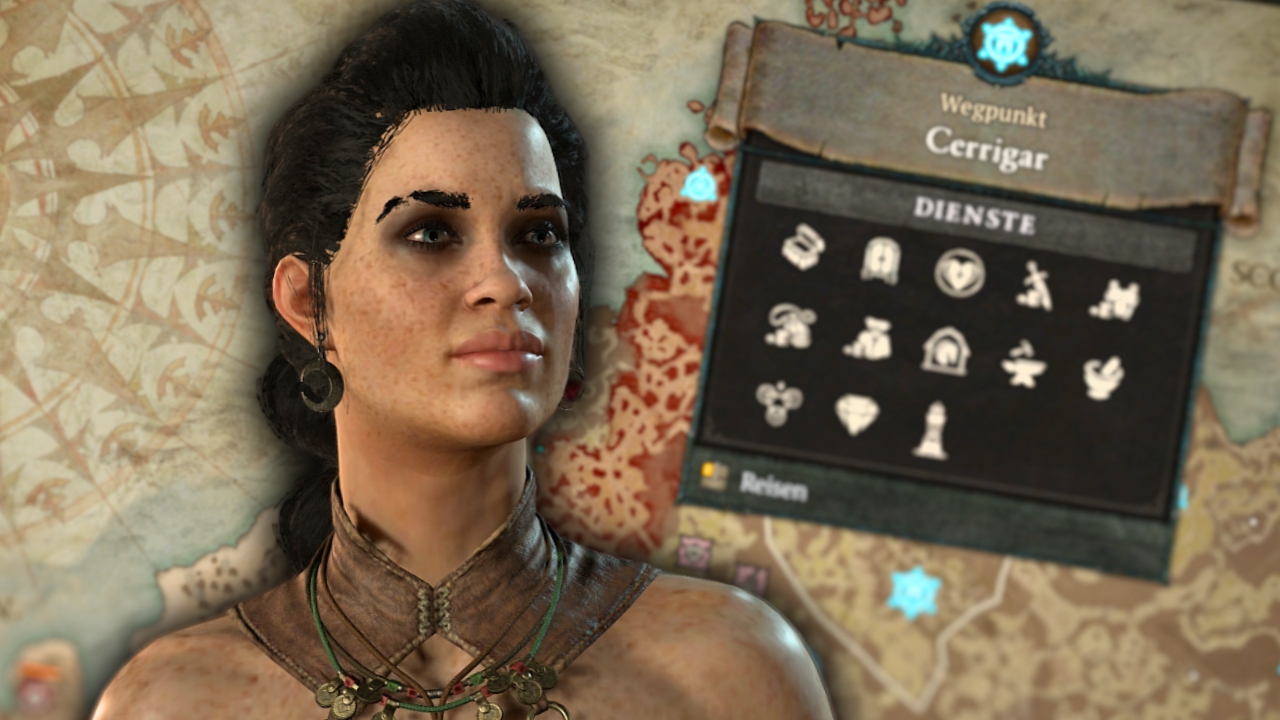Click the waypoint marker left of the DIENSTE header
Image resolution: width=1280 pixels, height=720 pixels.
tap(699, 184)
